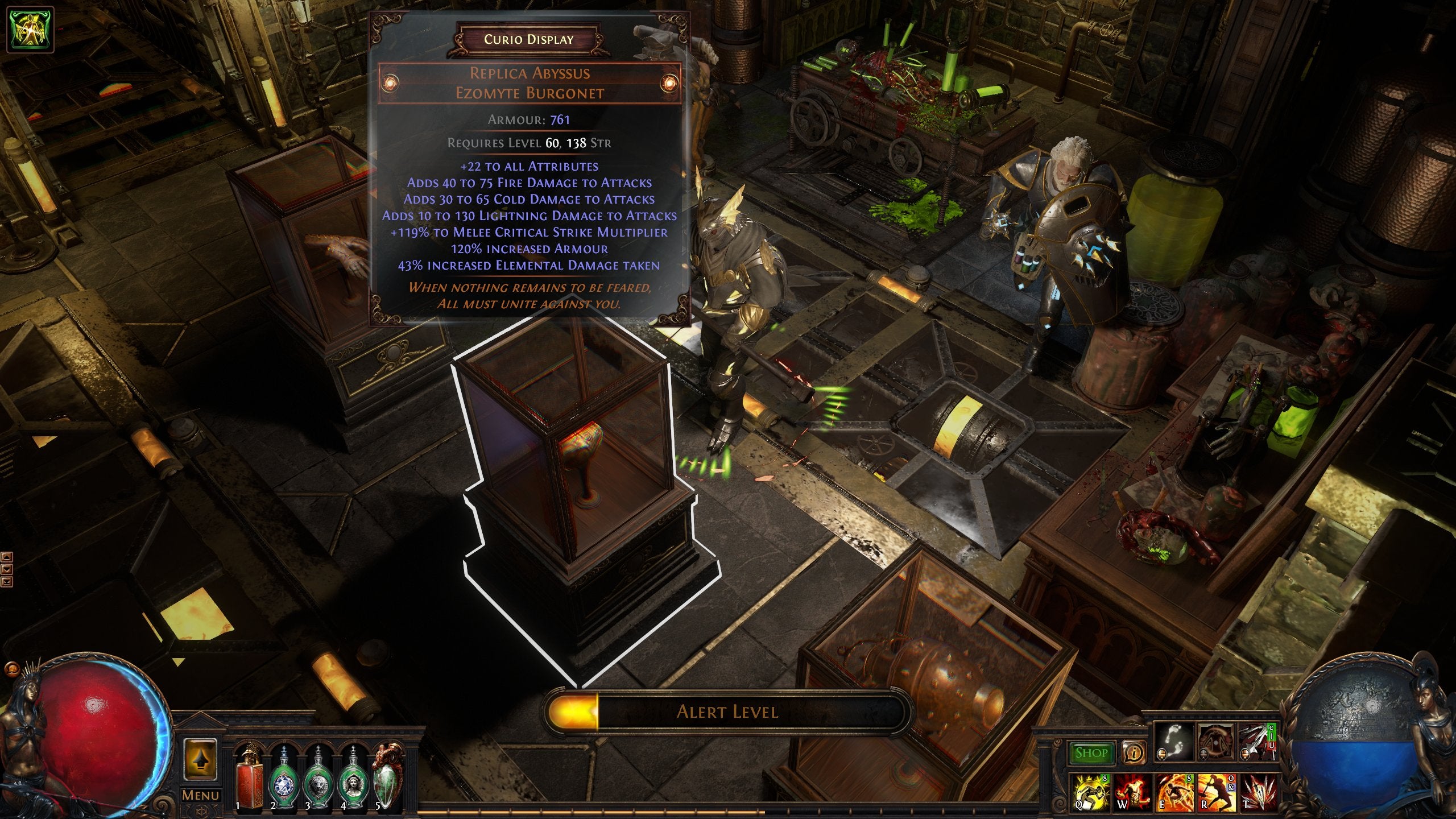Activate the bladed dagger skill on T
This screenshot has height=819, width=1456.
pyautogui.click(x=1258, y=793)
